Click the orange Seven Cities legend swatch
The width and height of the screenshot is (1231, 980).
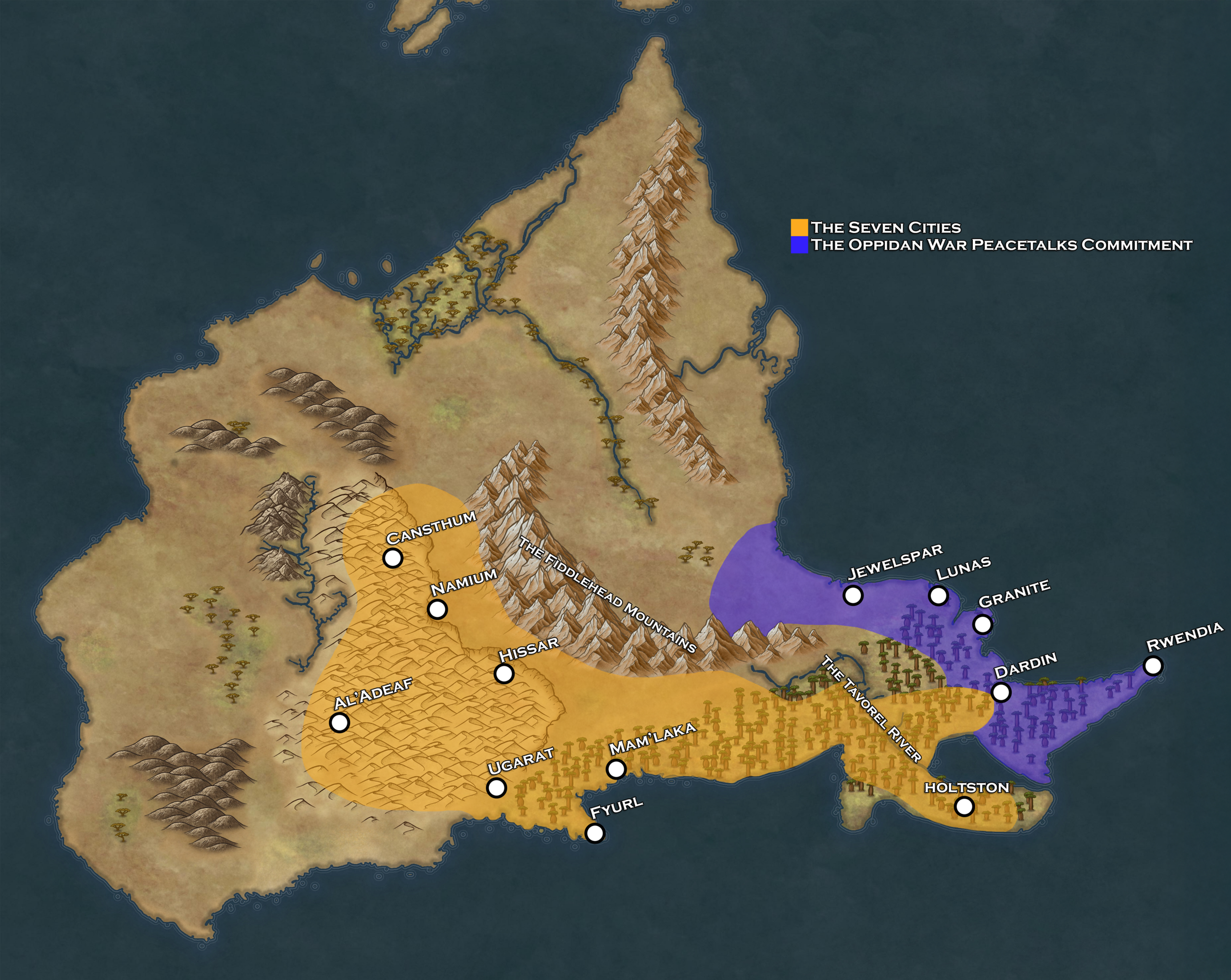point(799,227)
